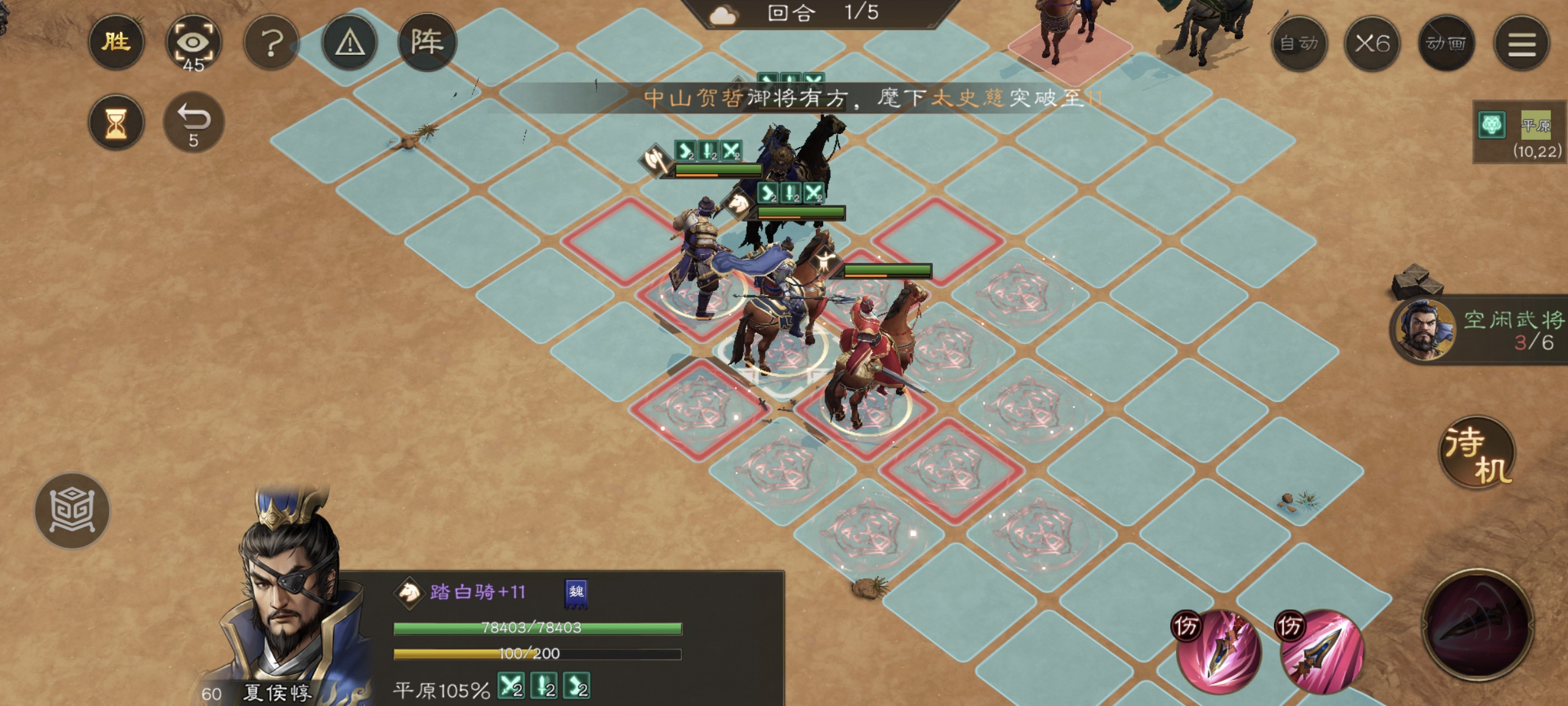Activate the large dark spear skill
1568x706 pixels.
click(x=1478, y=624)
